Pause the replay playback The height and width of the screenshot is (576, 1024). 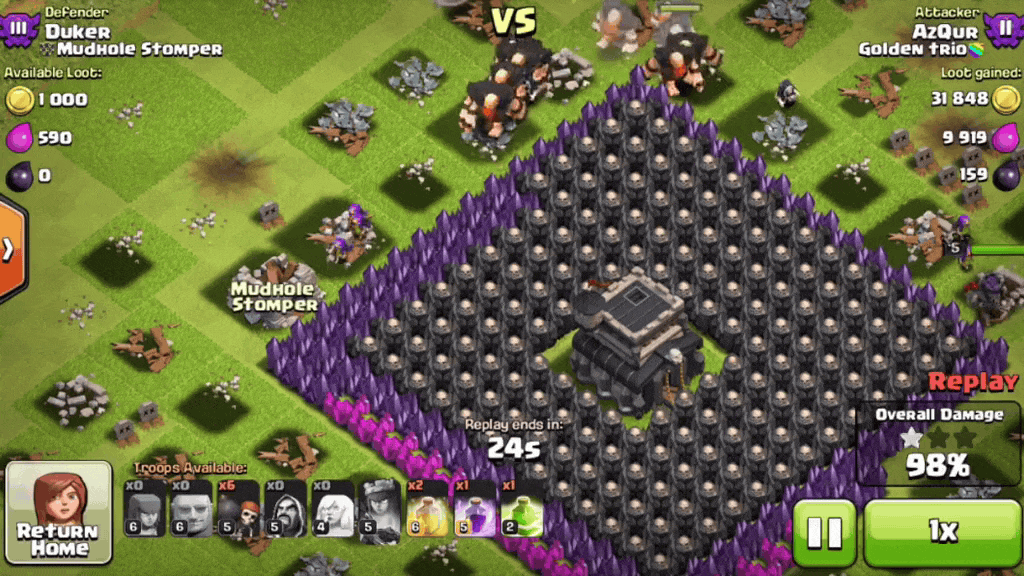[x=824, y=532]
